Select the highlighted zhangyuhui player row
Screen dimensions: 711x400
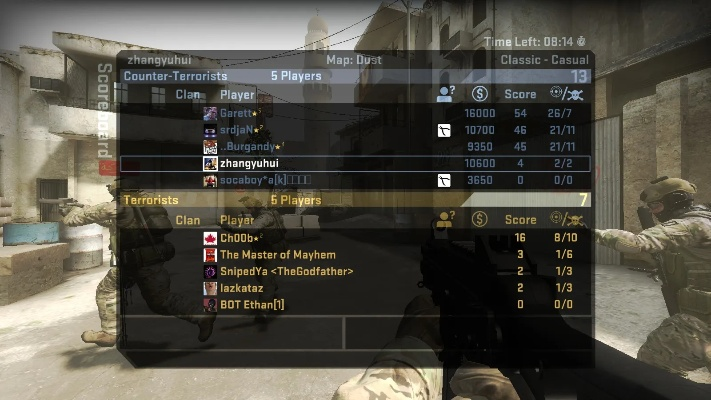pos(249,163)
